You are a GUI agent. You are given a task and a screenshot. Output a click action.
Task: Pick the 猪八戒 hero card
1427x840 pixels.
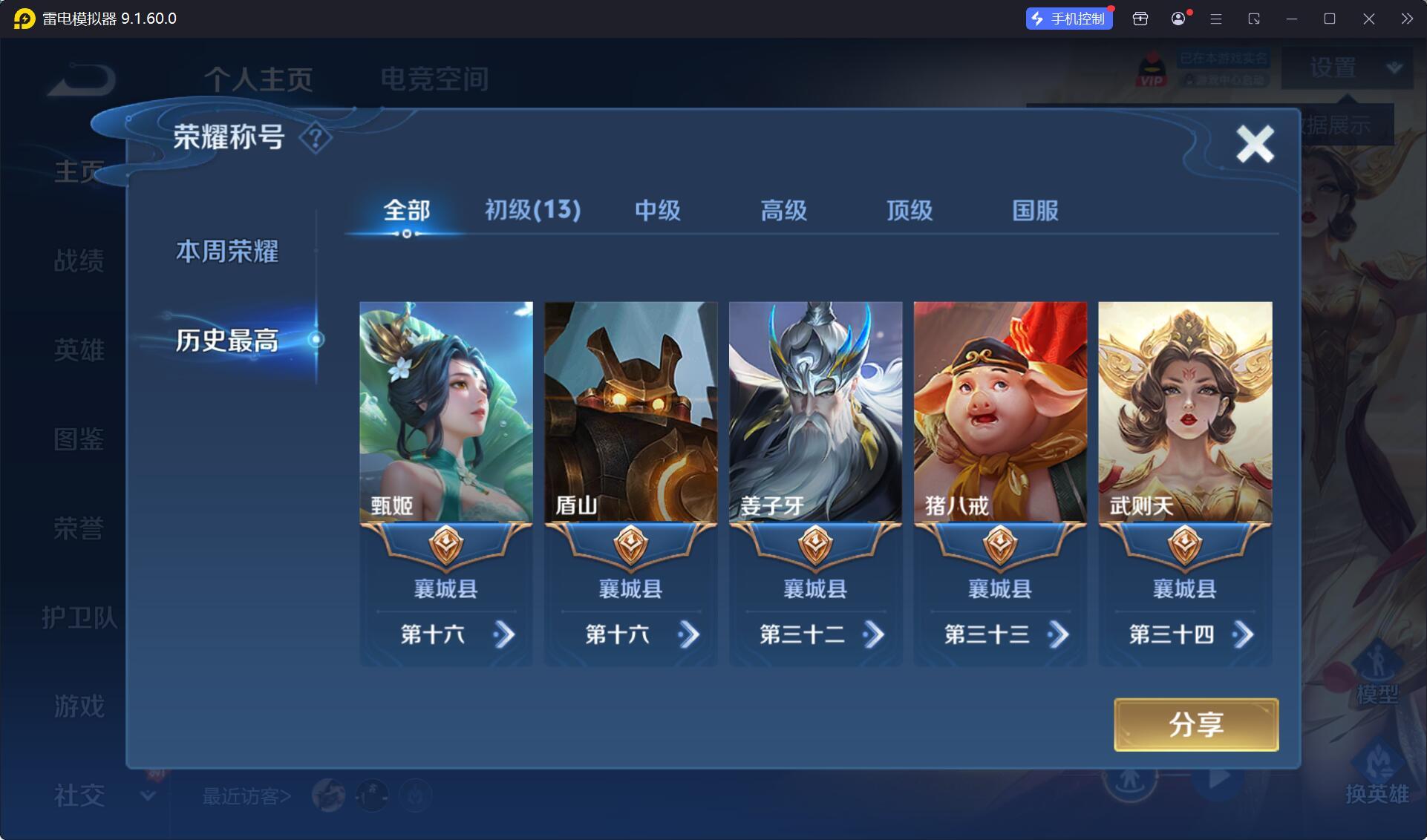pos(1000,412)
